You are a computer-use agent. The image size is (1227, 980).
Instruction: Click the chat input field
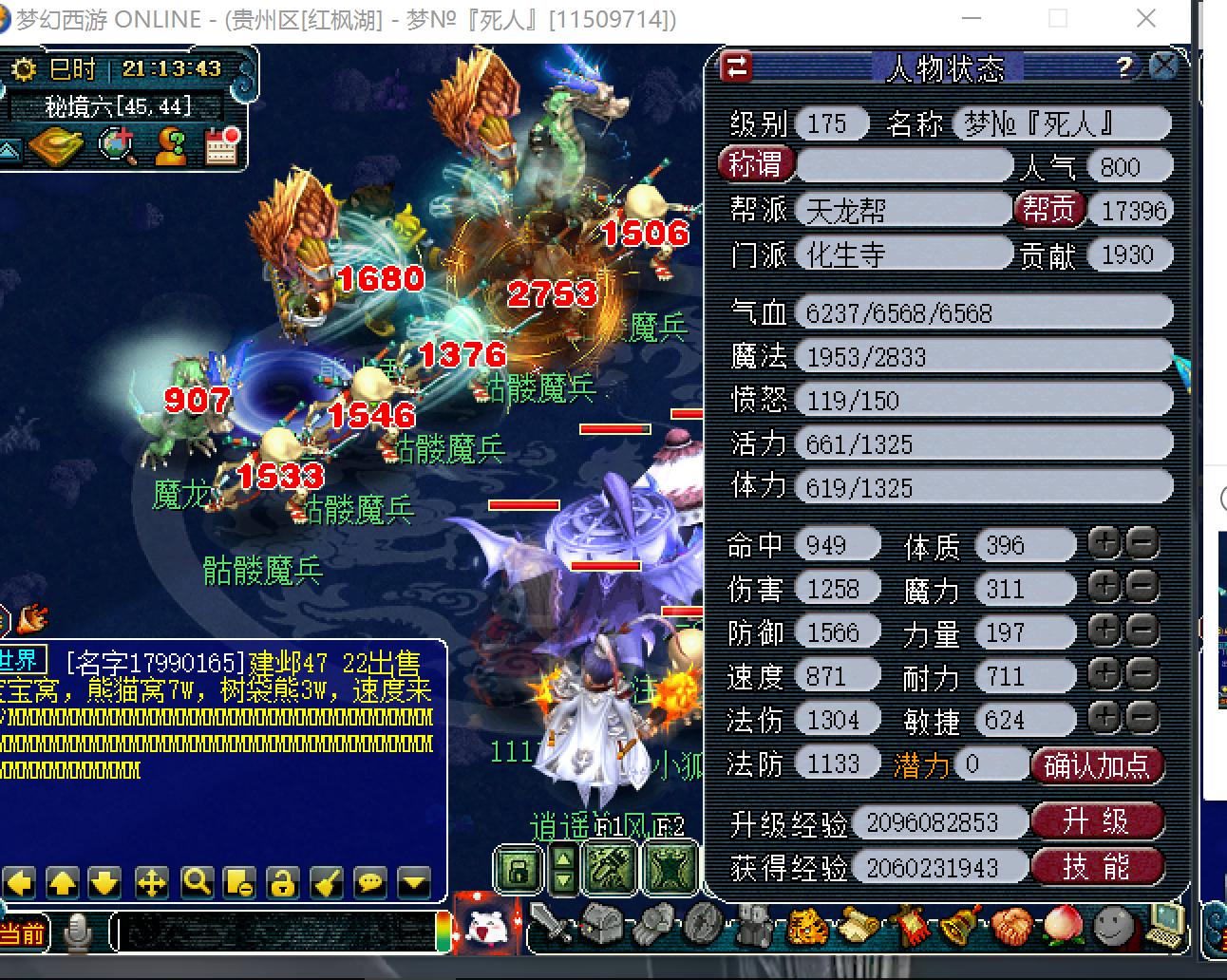(275, 932)
